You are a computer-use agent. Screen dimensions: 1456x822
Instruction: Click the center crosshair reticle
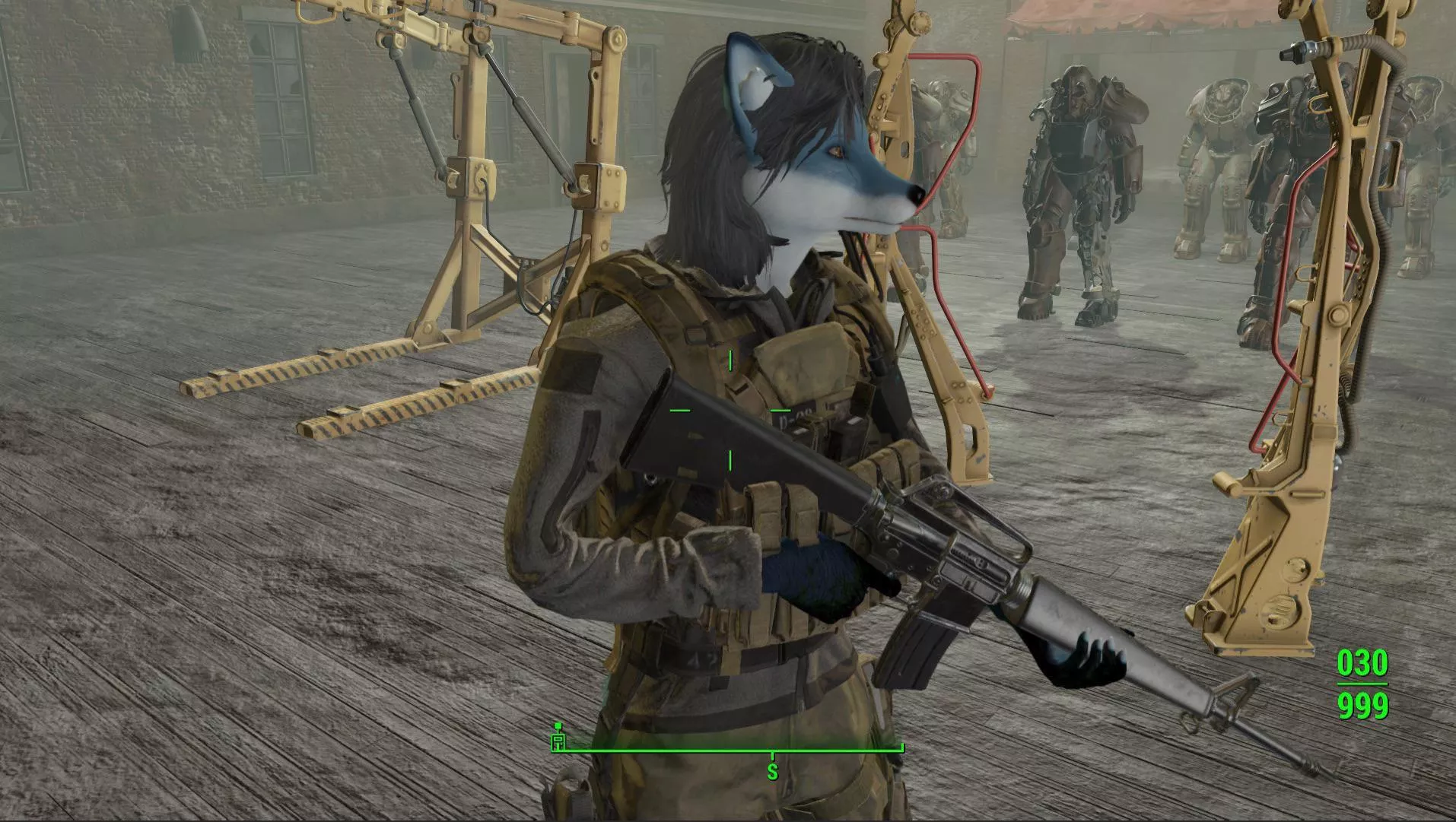click(x=730, y=411)
